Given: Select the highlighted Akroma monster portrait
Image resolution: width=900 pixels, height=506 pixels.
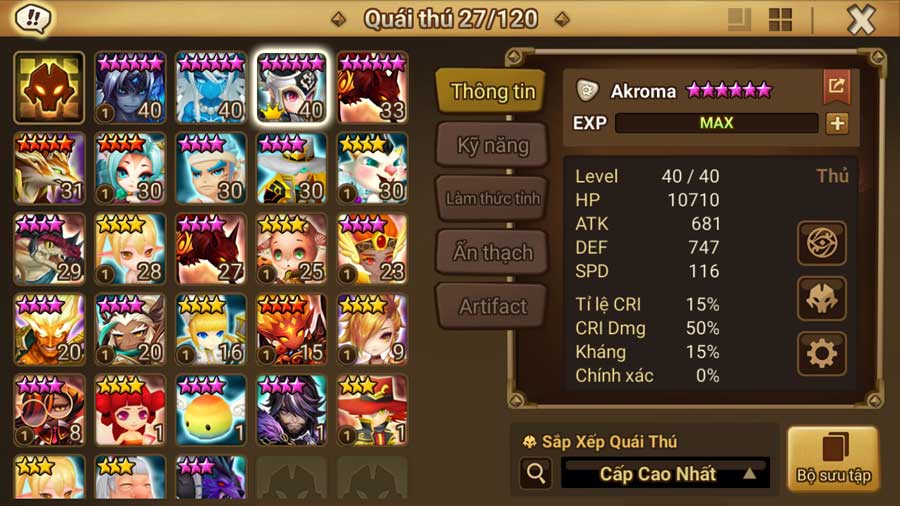Looking at the screenshot, I should click(291, 87).
